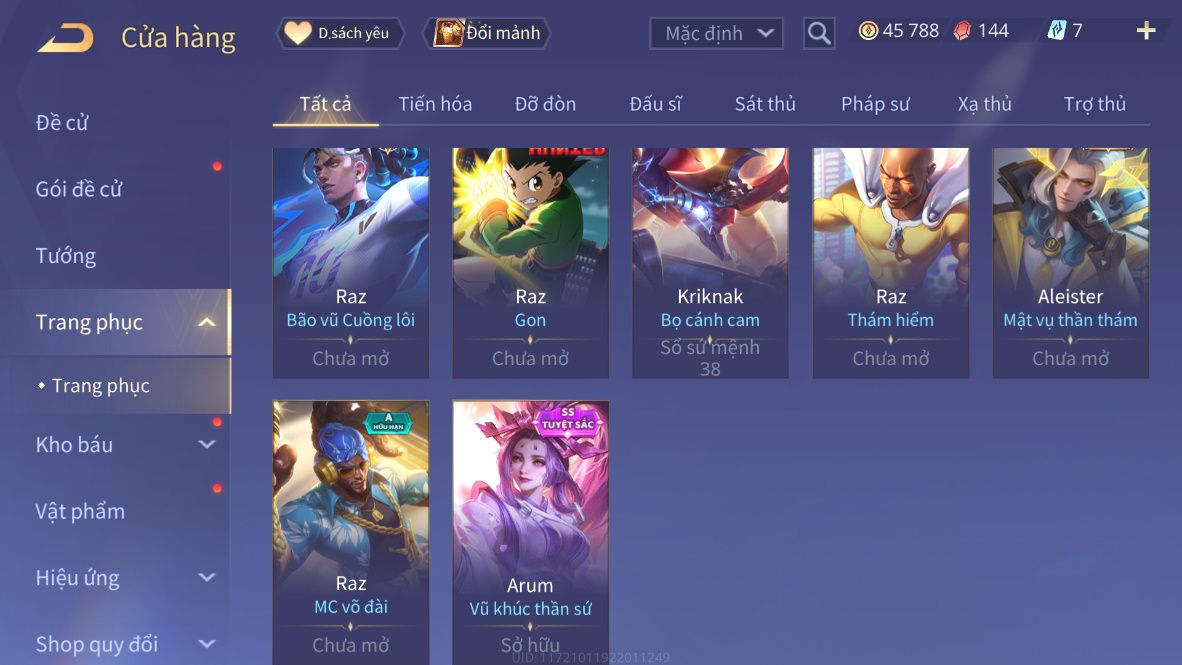Image resolution: width=1182 pixels, height=665 pixels.
Task: Open the Xạ thủ tab
Action: point(985,104)
